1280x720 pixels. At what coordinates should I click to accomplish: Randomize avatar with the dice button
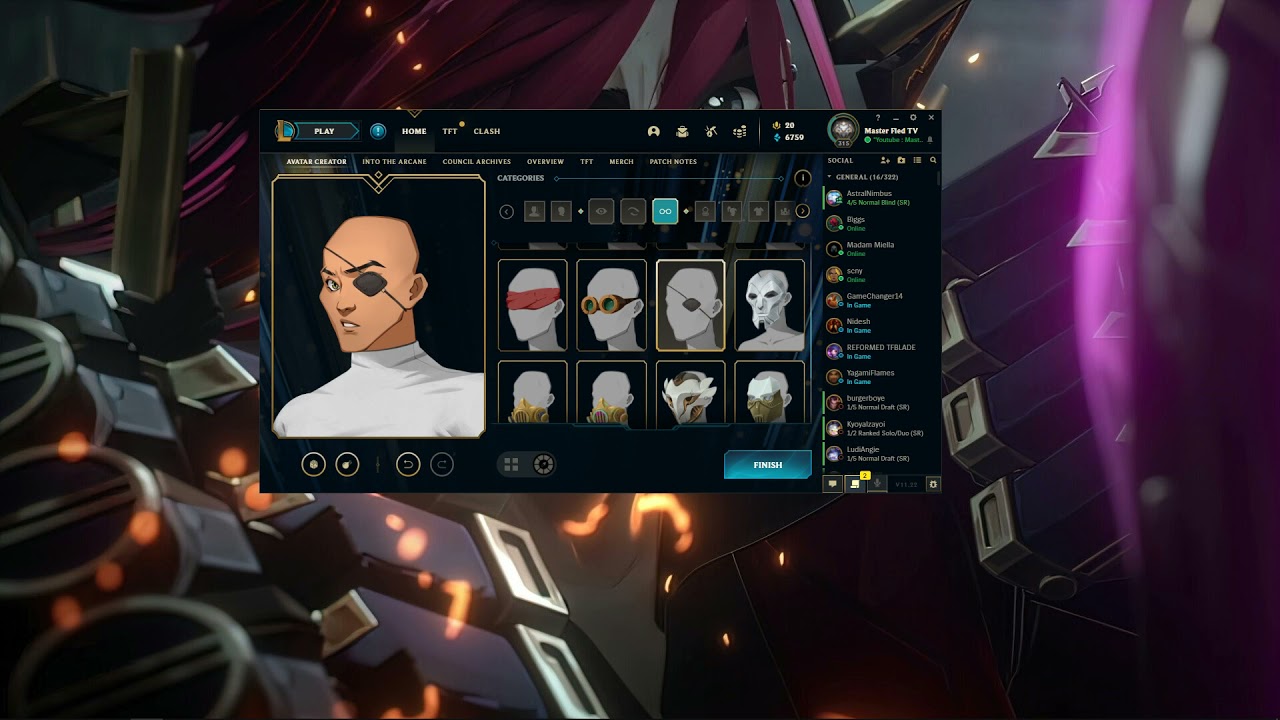[314, 464]
